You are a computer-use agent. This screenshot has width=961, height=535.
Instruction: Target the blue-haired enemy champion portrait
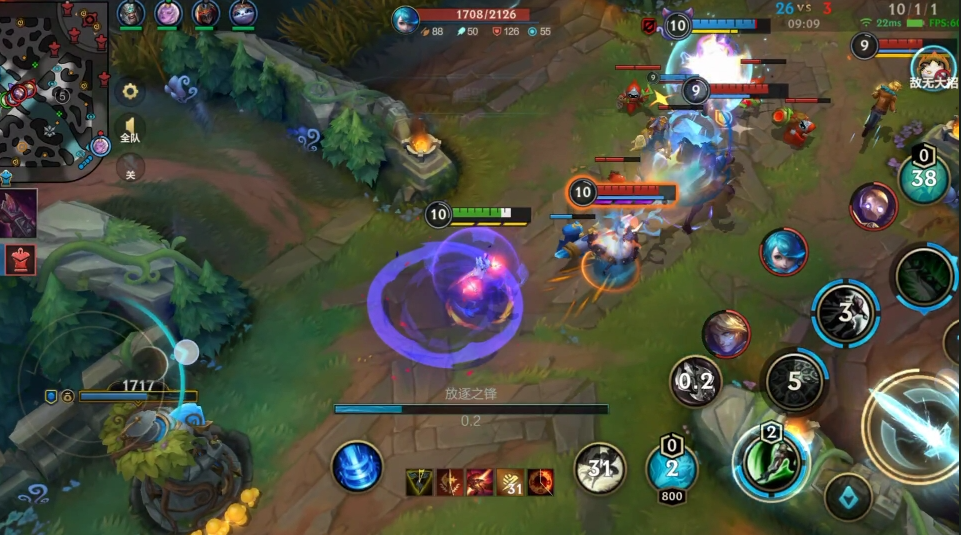pyautogui.click(x=783, y=252)
